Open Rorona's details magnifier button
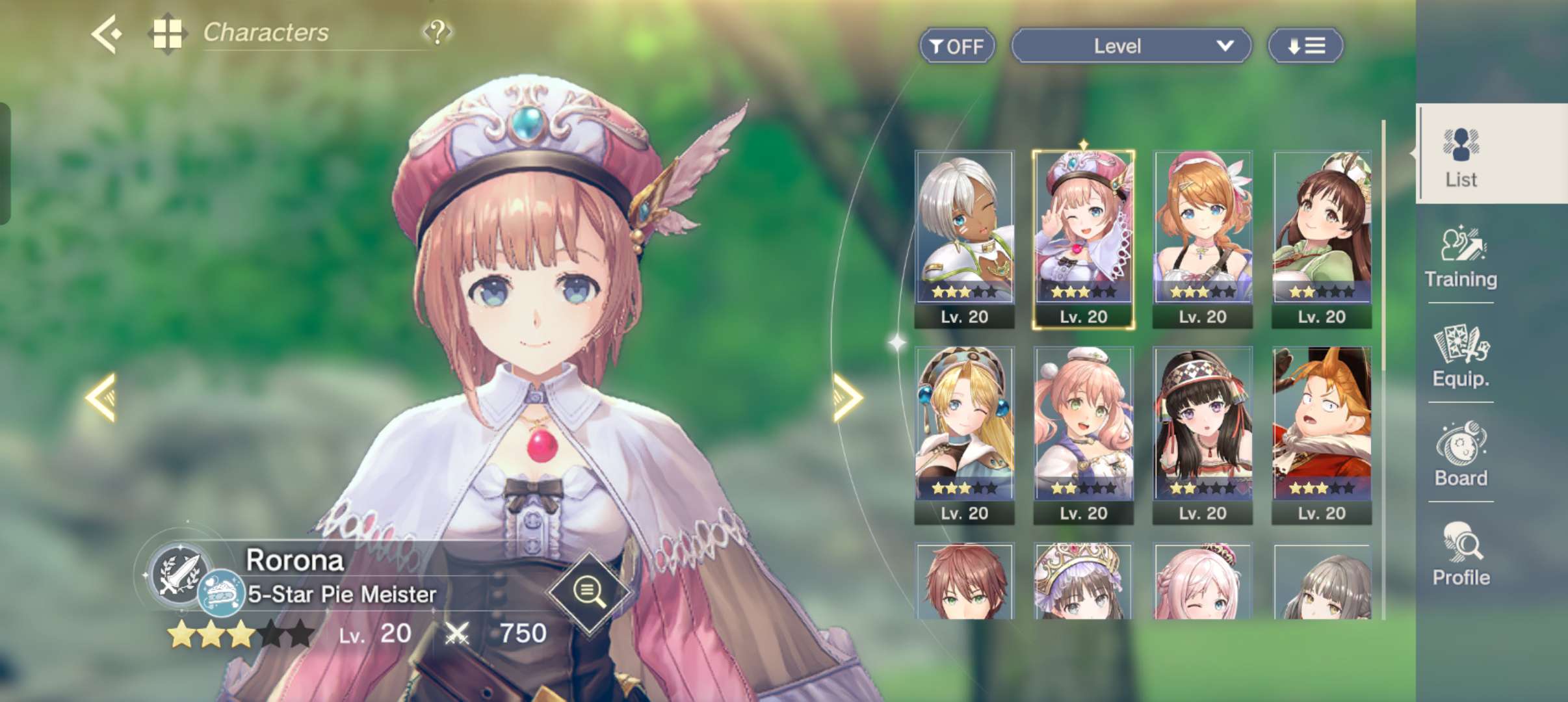The width and height of the screenshot is (1568, 702). click(589, 592)
